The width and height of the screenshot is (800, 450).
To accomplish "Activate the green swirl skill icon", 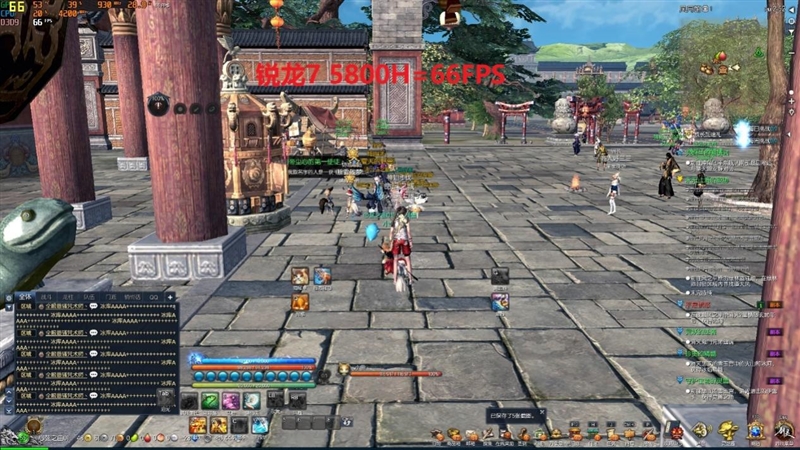I will pos(210,401).
